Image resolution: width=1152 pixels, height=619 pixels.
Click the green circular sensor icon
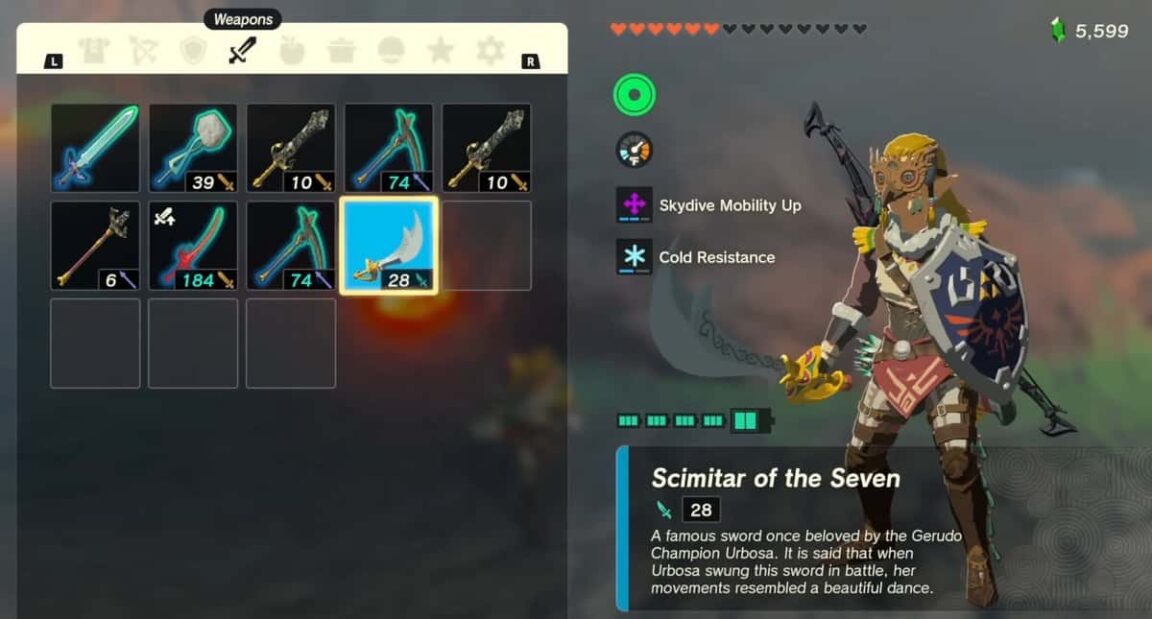[634, 96]
